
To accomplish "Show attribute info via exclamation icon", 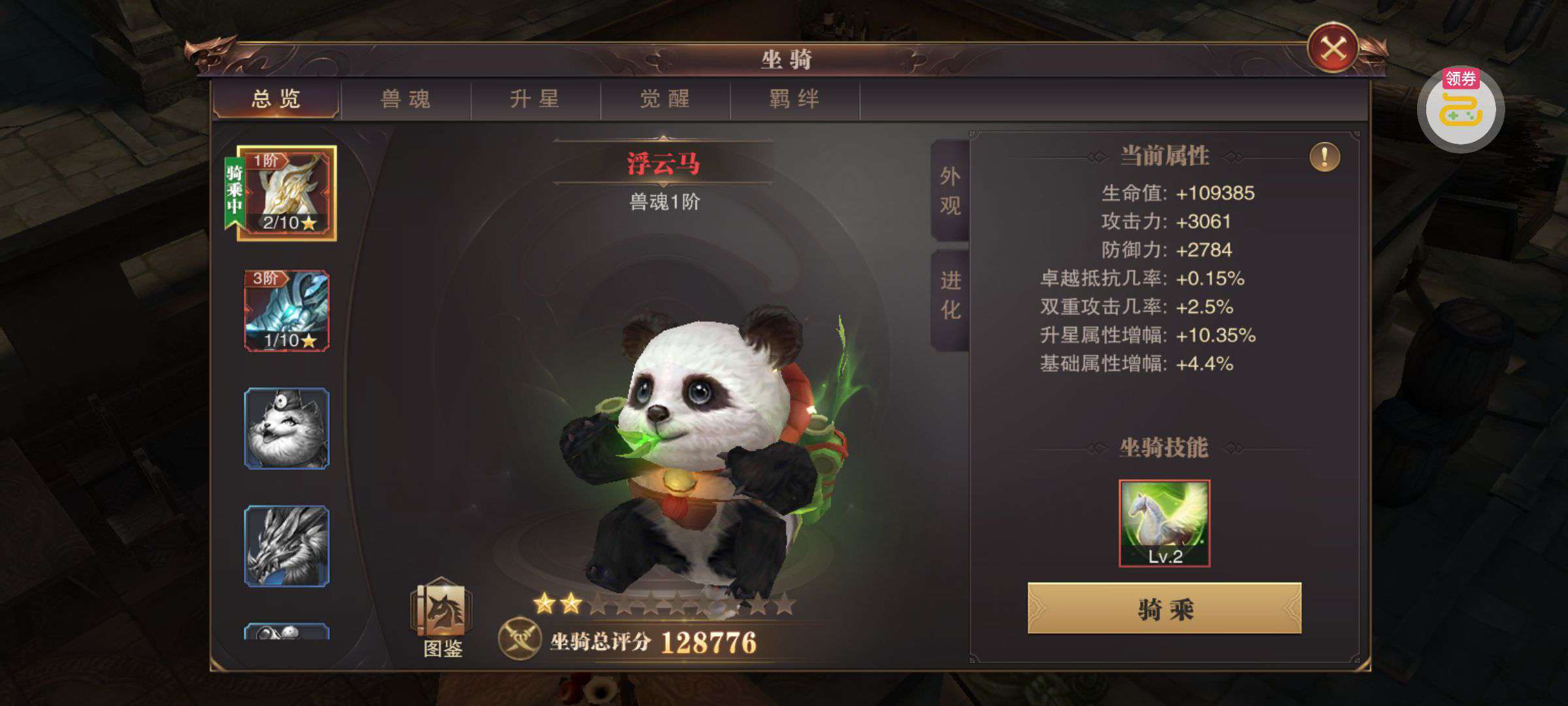I will [x=1324, y=157].
